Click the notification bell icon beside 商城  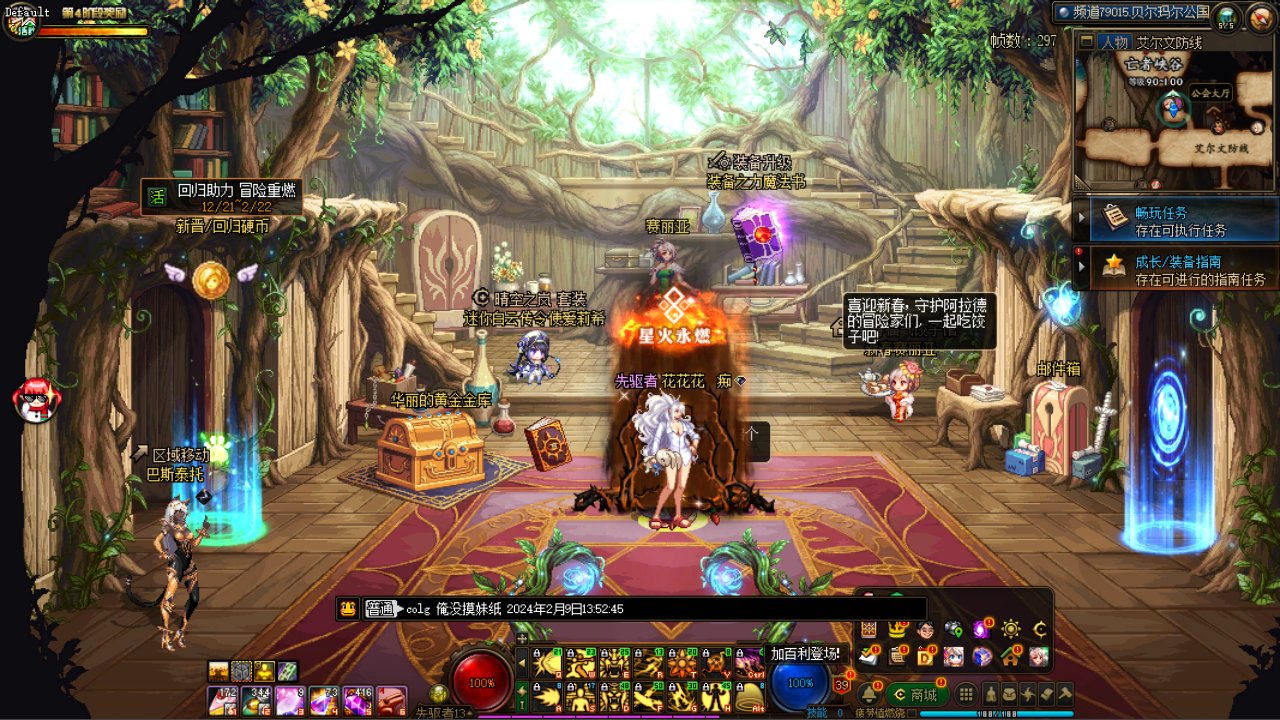[x=867, y=694]
